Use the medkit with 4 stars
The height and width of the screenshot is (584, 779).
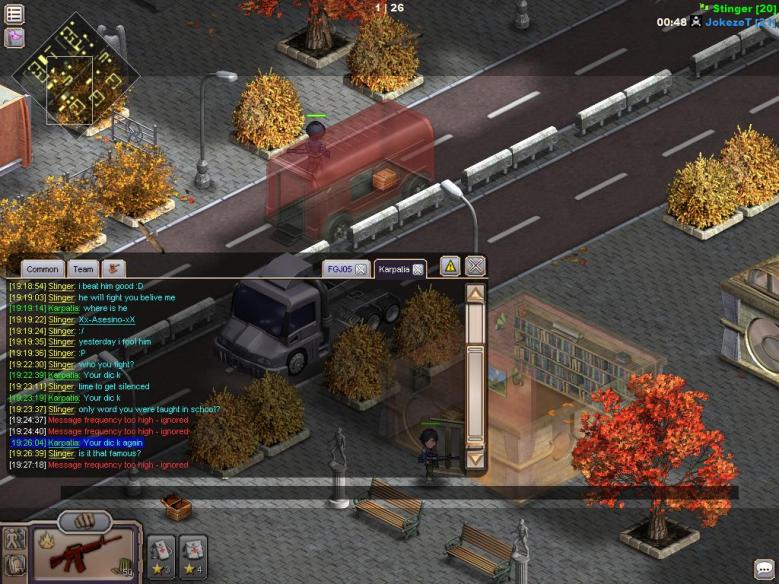coord(193,551)
